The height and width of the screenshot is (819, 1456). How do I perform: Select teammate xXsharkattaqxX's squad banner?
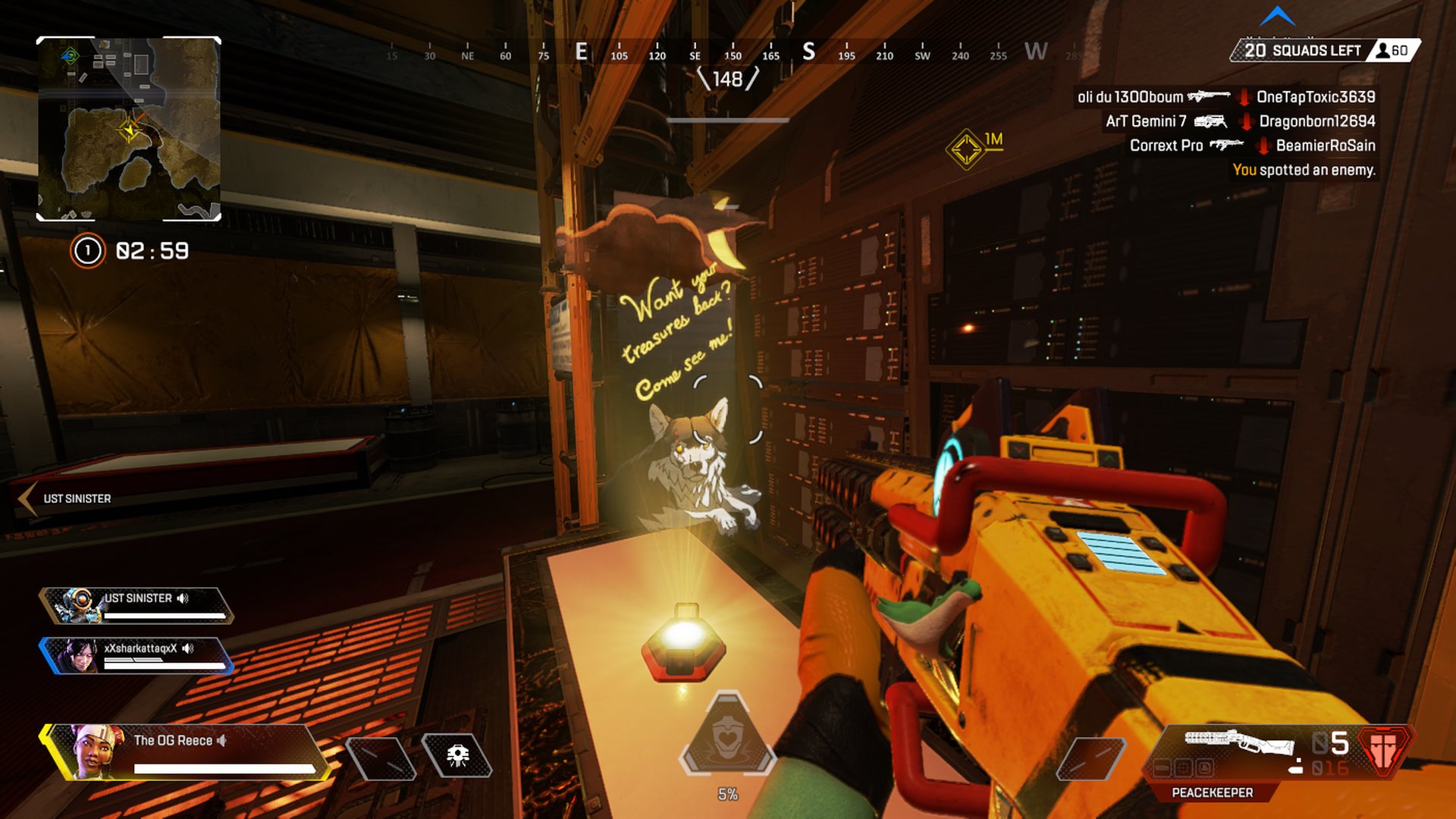pos(136,656)
